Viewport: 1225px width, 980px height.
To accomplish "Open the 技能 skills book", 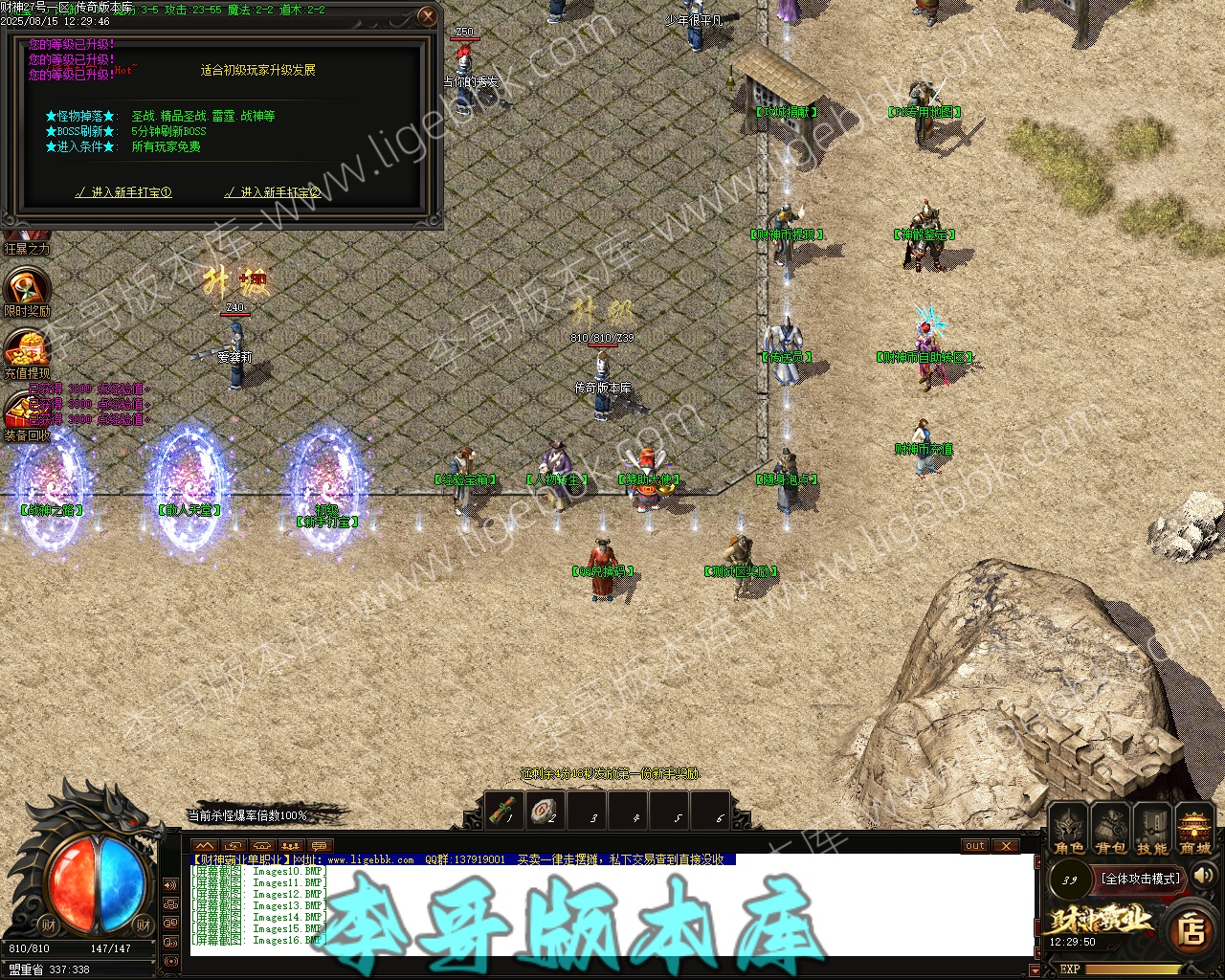I will click(1152, 827).
